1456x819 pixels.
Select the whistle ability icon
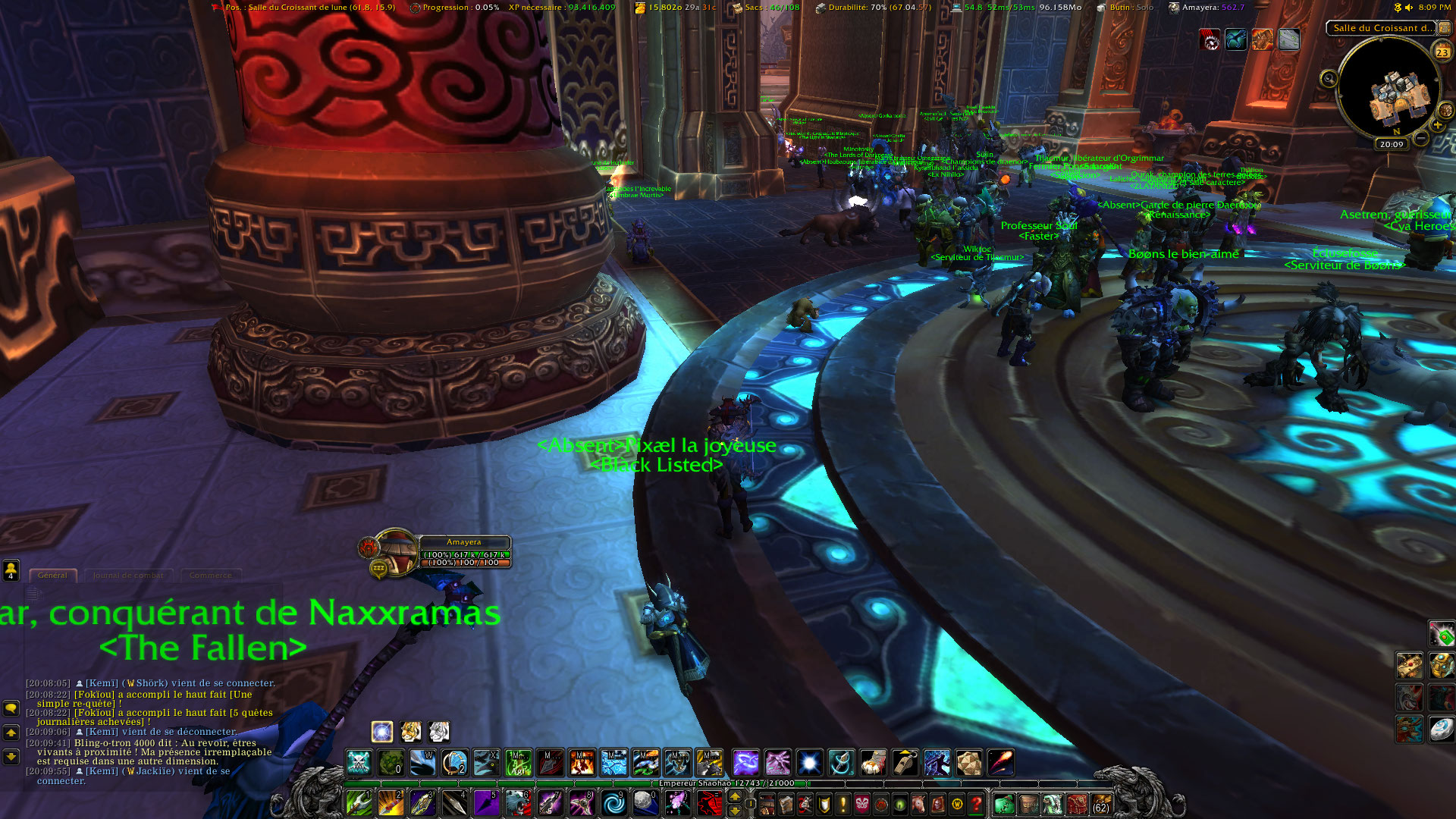pos(905,762)
